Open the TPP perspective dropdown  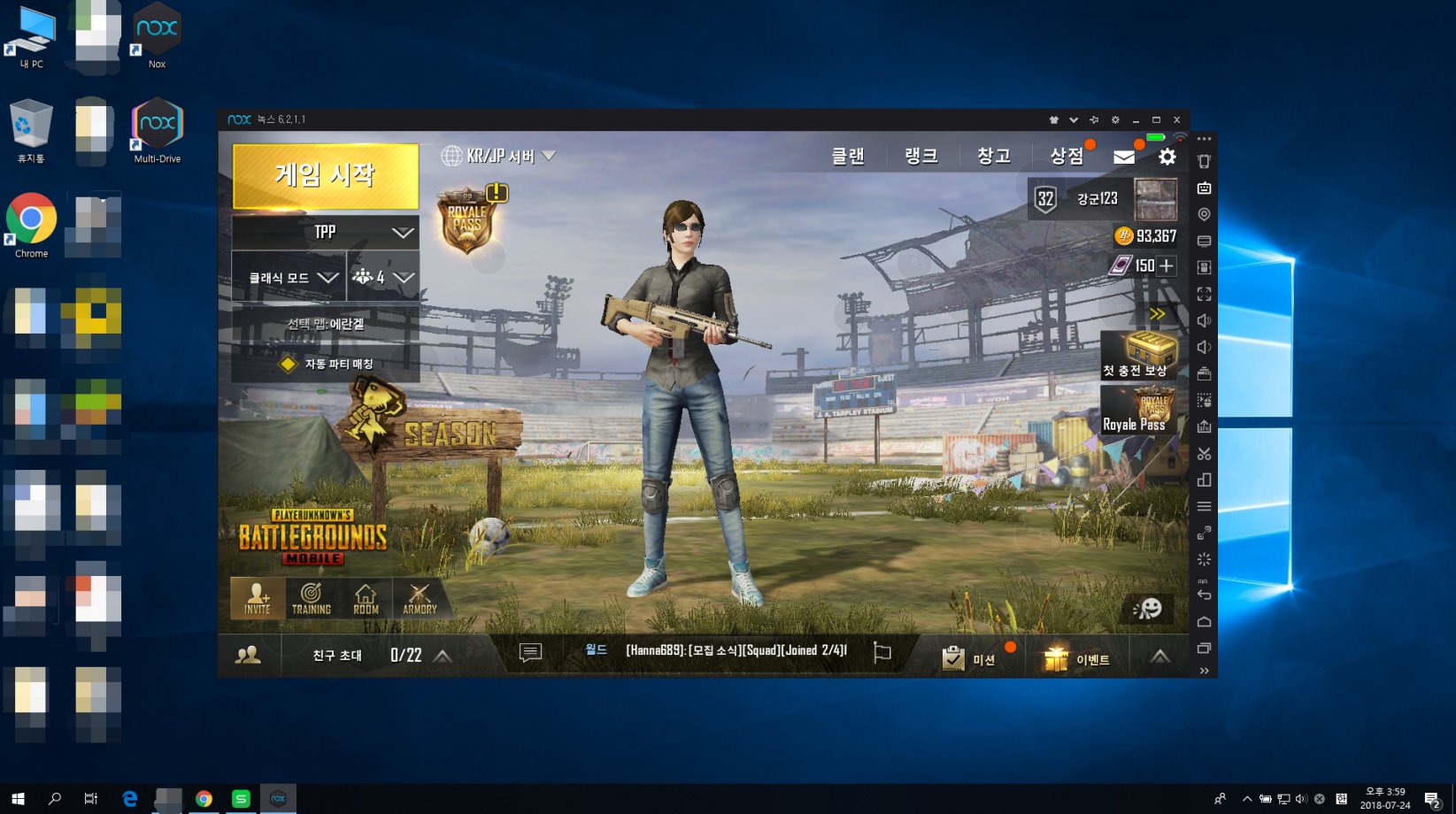[x=324, y=232]
